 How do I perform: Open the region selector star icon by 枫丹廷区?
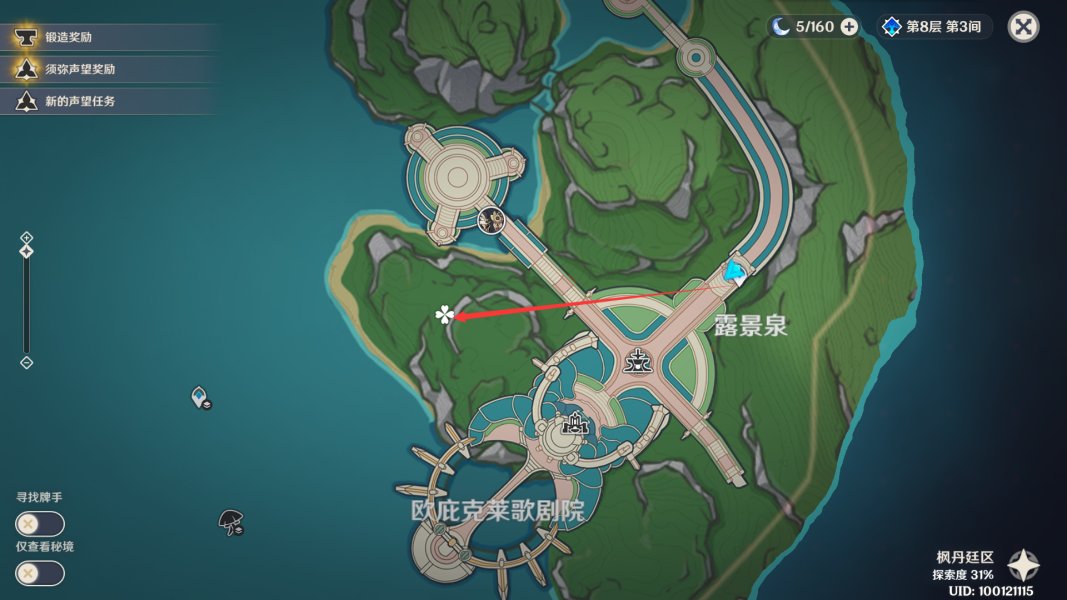coord(1023,567)
